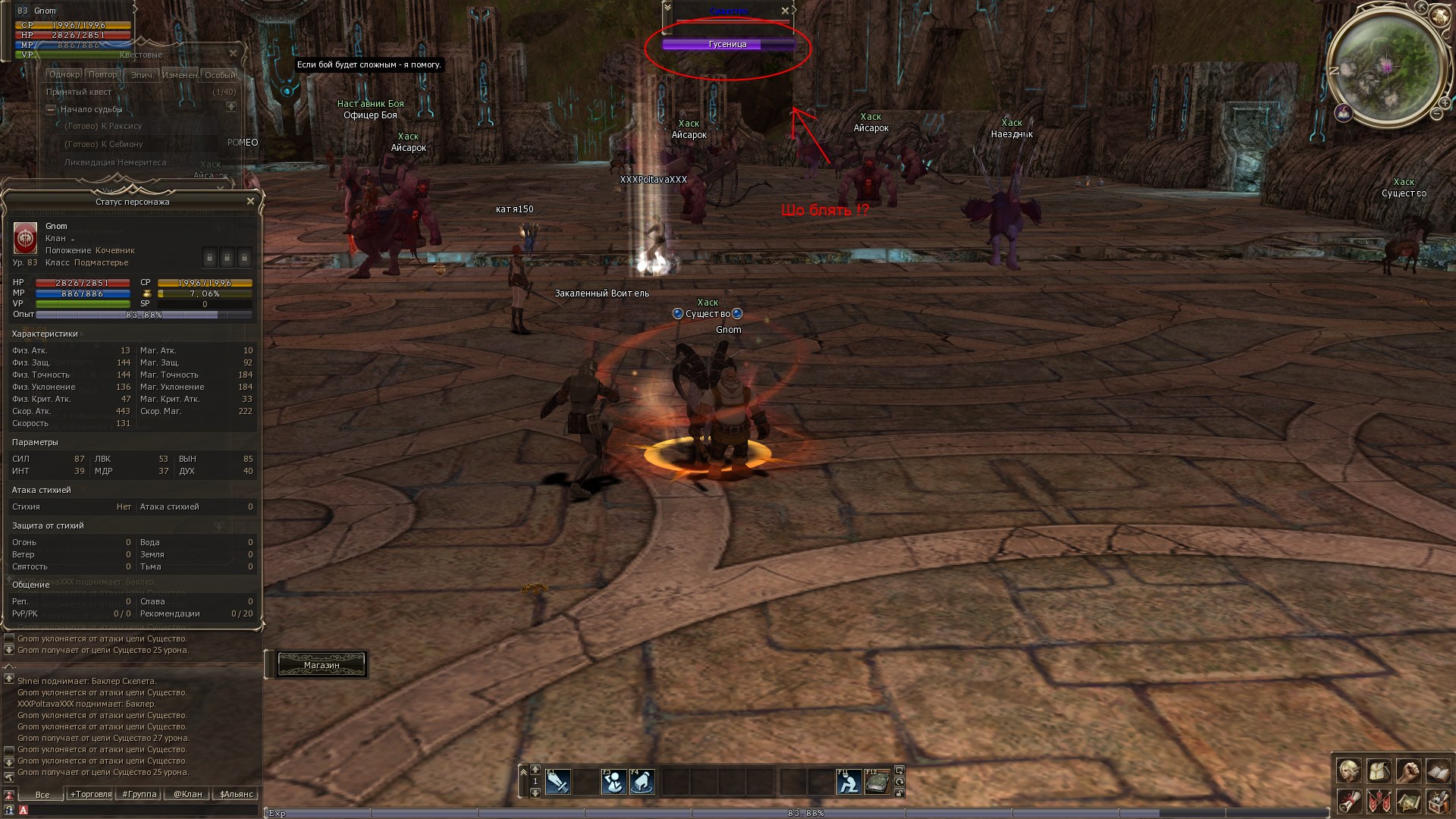
Task: Open the Эпич. quest tab
Action: [142, 75]
